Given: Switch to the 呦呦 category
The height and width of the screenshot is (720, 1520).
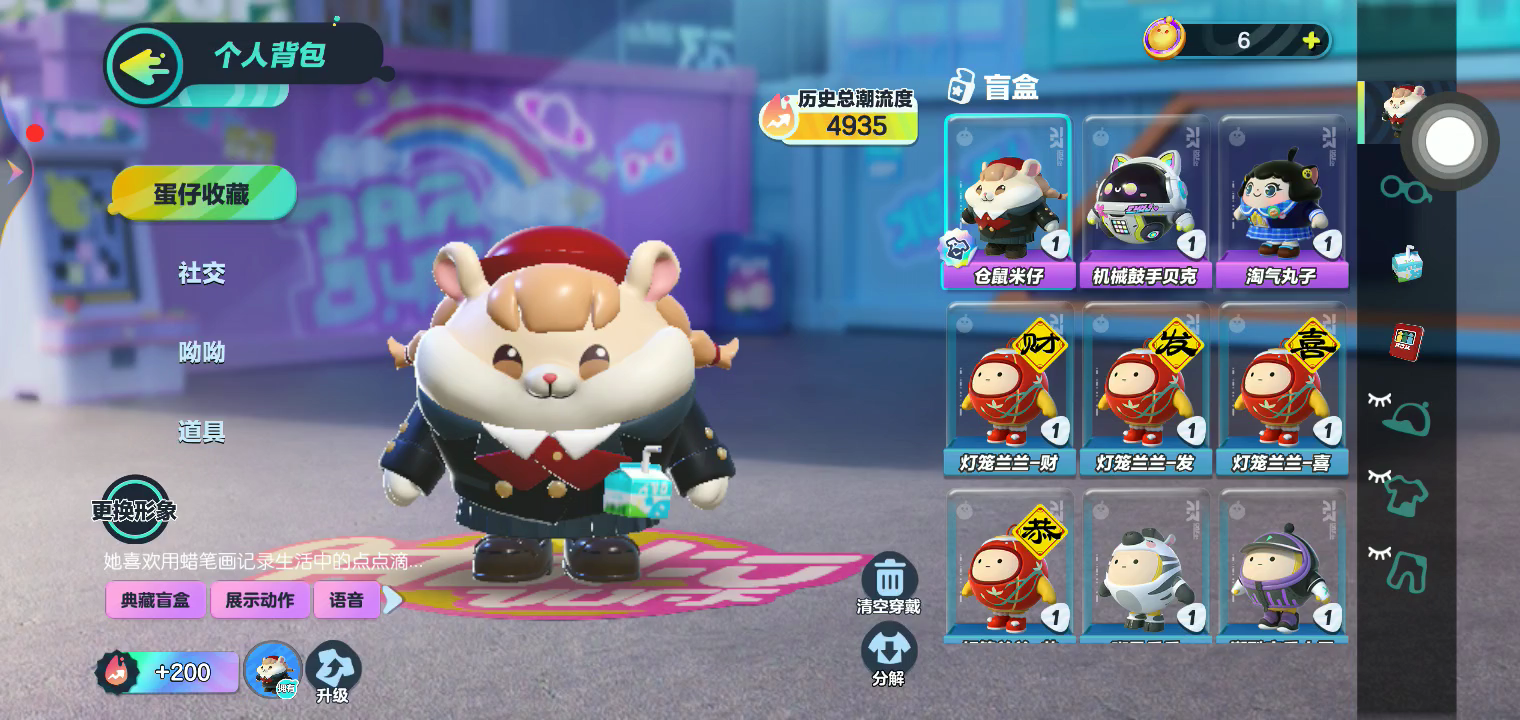Looking at the screenshot, I should 201,352.
